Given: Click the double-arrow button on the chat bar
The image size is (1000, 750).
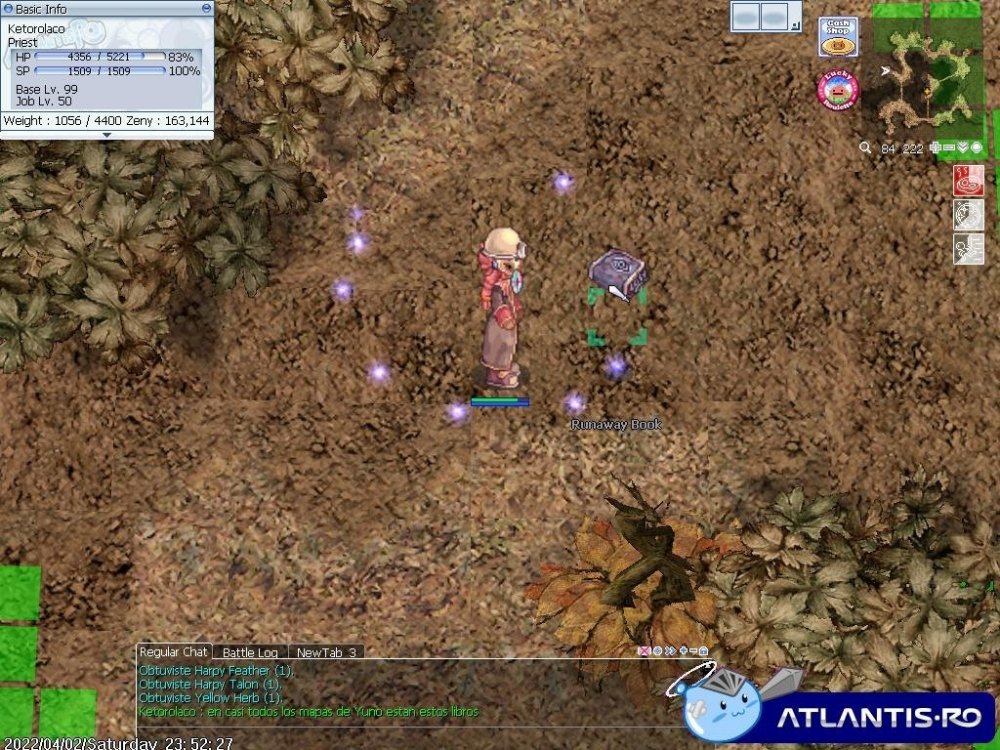Looking at the screenshot, I should point(669,652).
